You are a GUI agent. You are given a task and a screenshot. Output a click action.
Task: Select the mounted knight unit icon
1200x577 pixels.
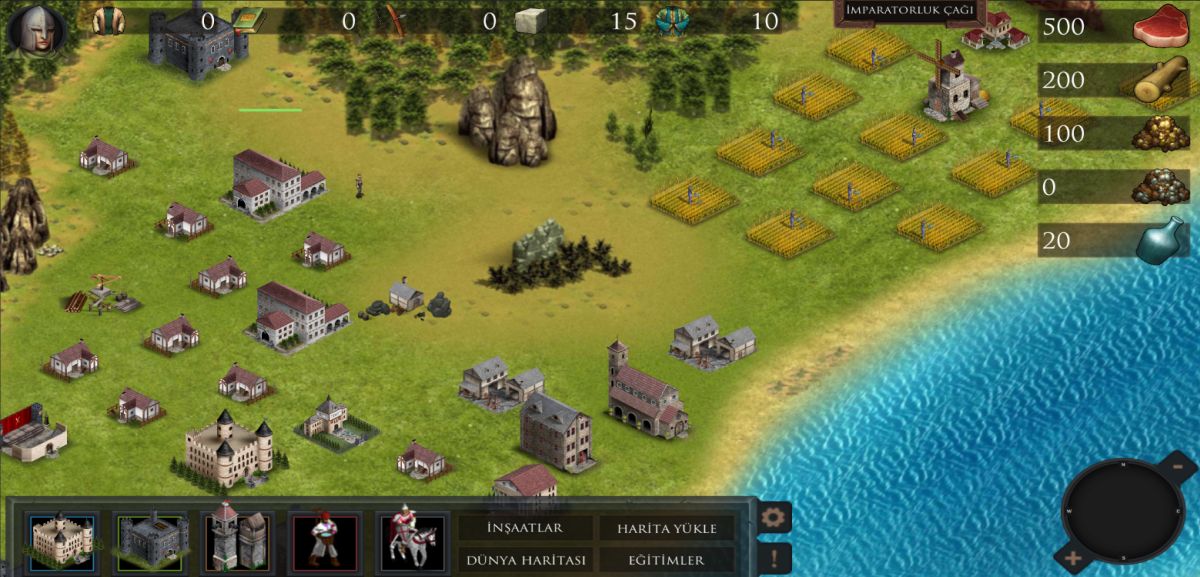tap(412, 537)
